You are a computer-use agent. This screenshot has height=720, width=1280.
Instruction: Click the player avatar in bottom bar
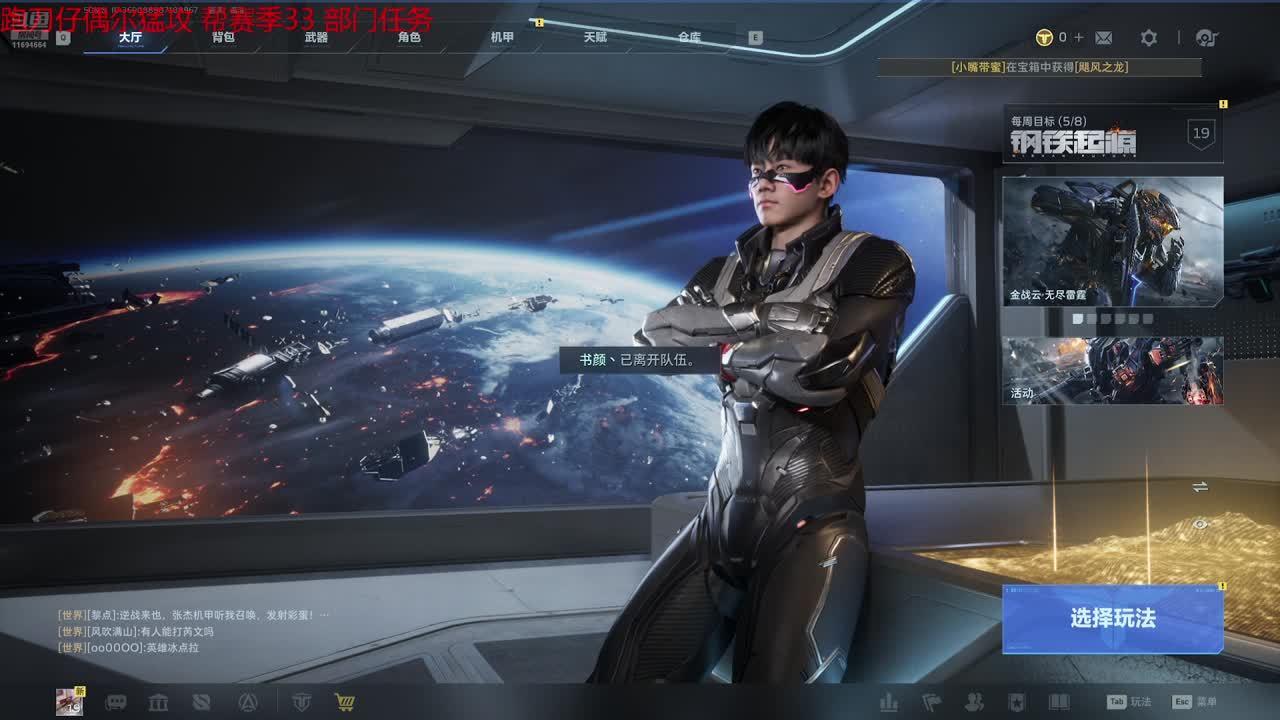(69, 702)
